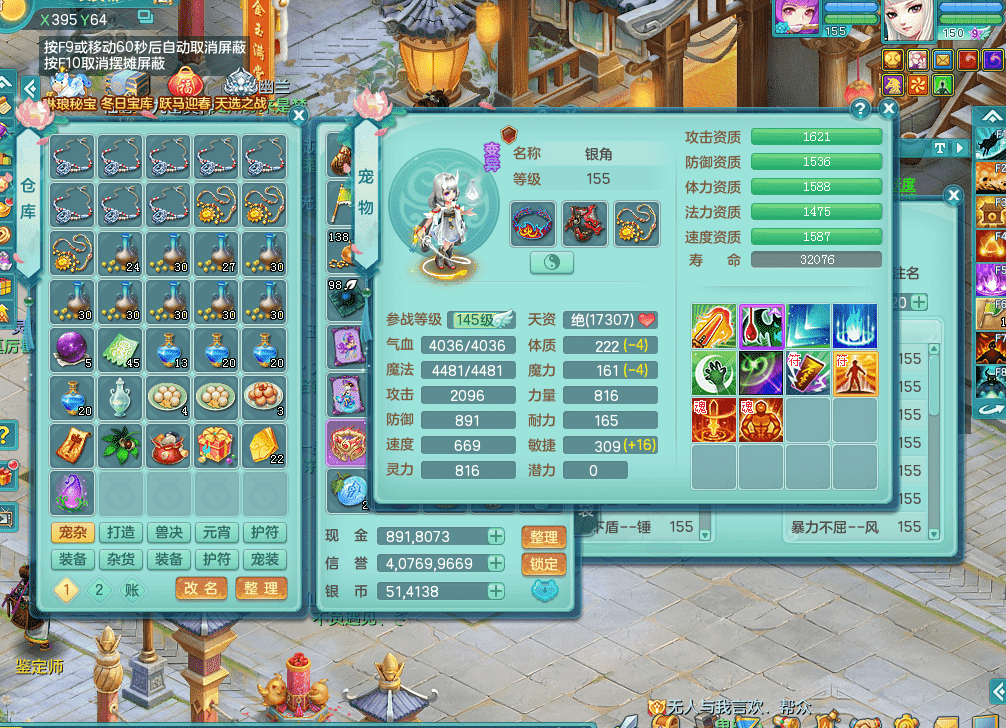Add cash using the 现金 plus button
The height and width of the screenshot is (728, 1006).
tap(496, 536)
